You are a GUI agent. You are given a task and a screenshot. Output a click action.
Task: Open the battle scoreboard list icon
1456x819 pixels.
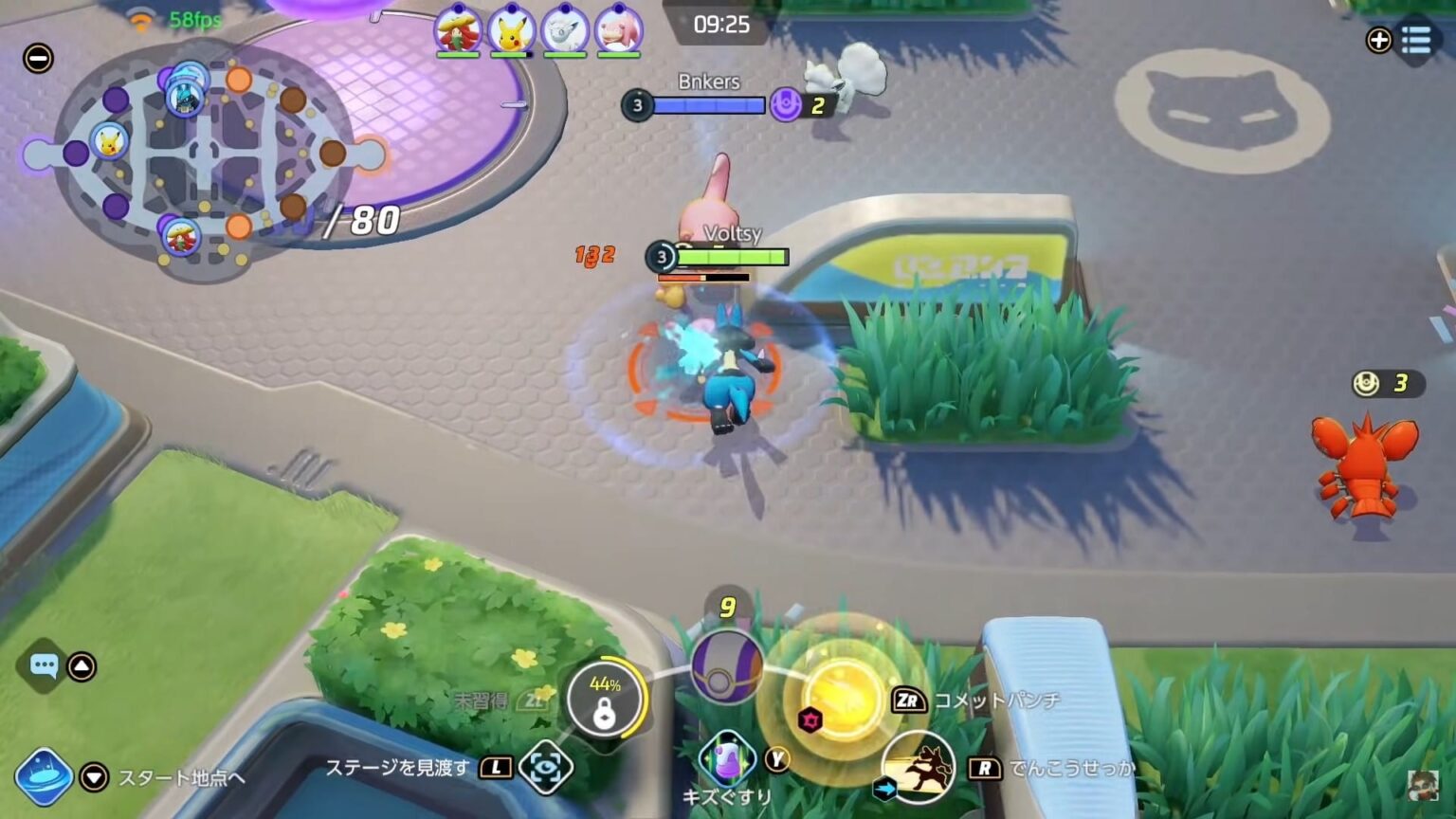pos(1416,40)
